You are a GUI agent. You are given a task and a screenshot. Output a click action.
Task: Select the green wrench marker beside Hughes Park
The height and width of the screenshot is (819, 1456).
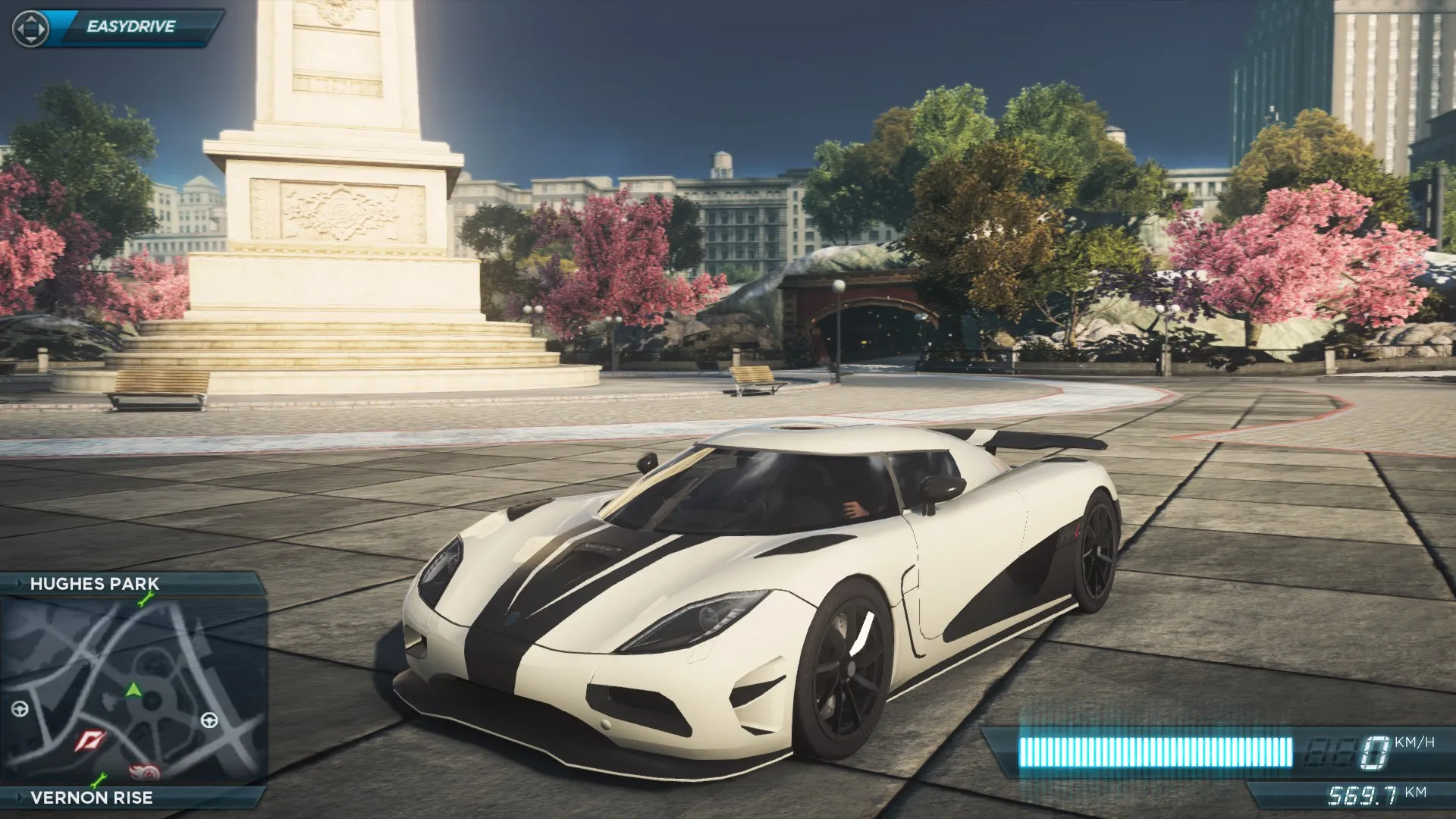145,601
